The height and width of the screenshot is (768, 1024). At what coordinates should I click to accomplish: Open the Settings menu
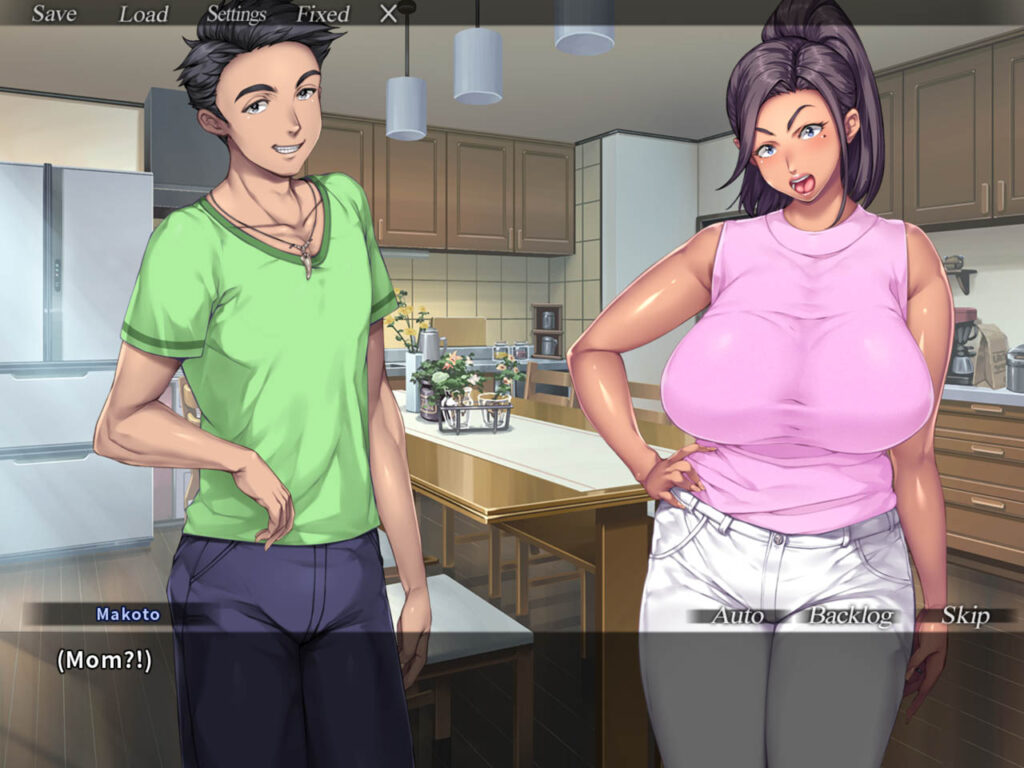coord(236,14)
